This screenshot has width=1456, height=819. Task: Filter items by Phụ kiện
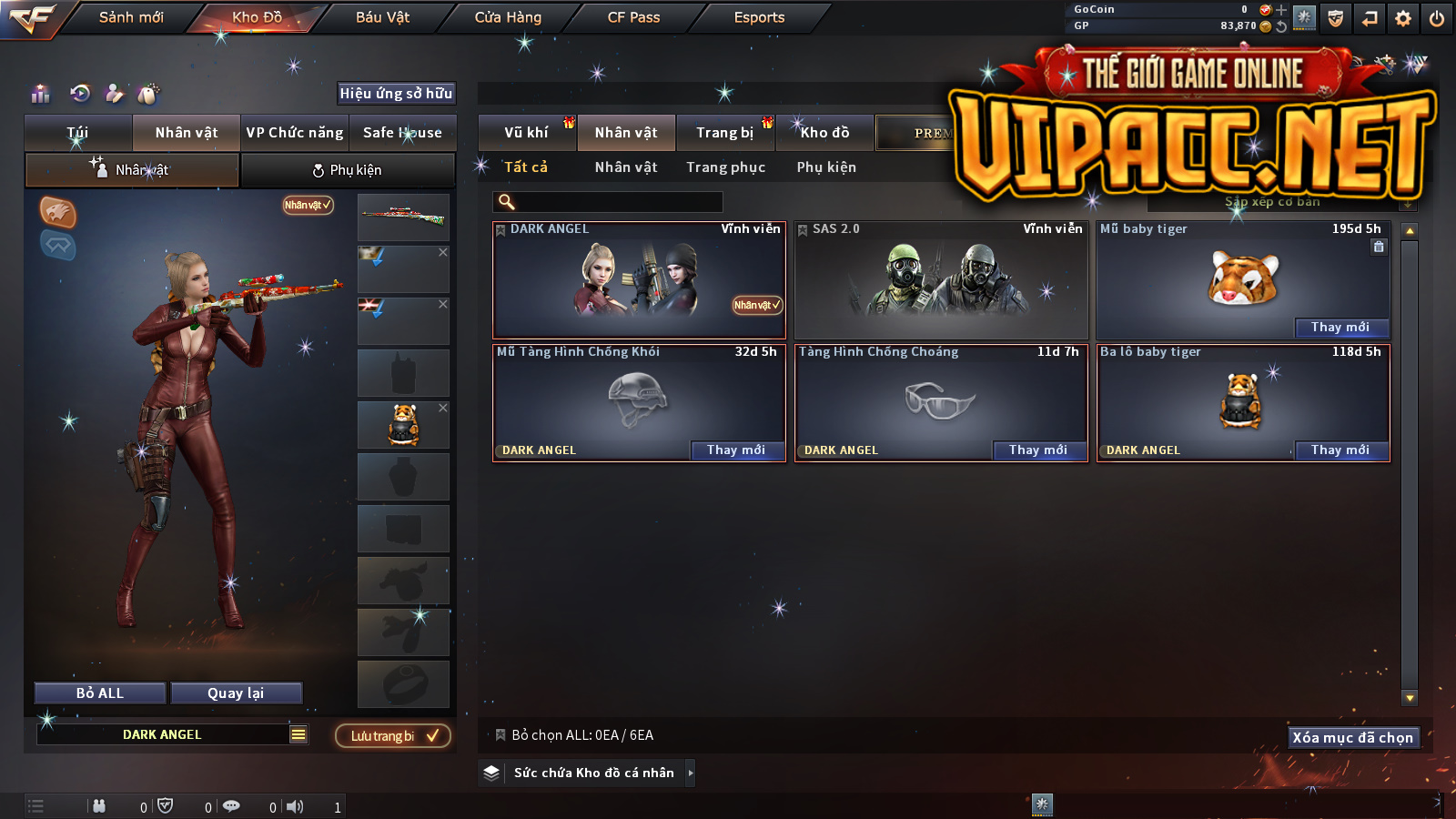[x=826, y=167]
